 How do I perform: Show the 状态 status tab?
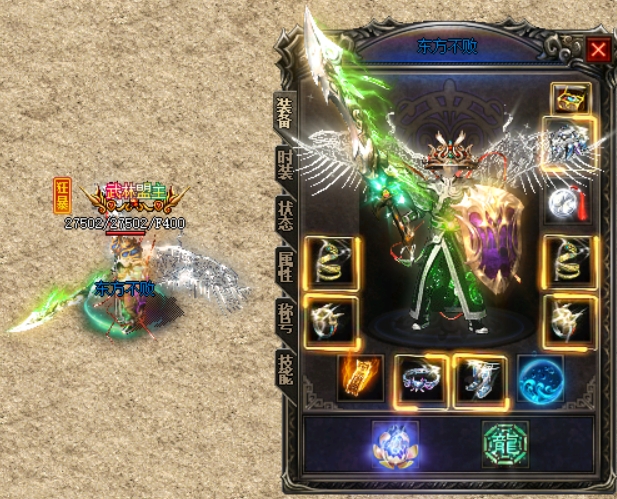tap(284, 216)
